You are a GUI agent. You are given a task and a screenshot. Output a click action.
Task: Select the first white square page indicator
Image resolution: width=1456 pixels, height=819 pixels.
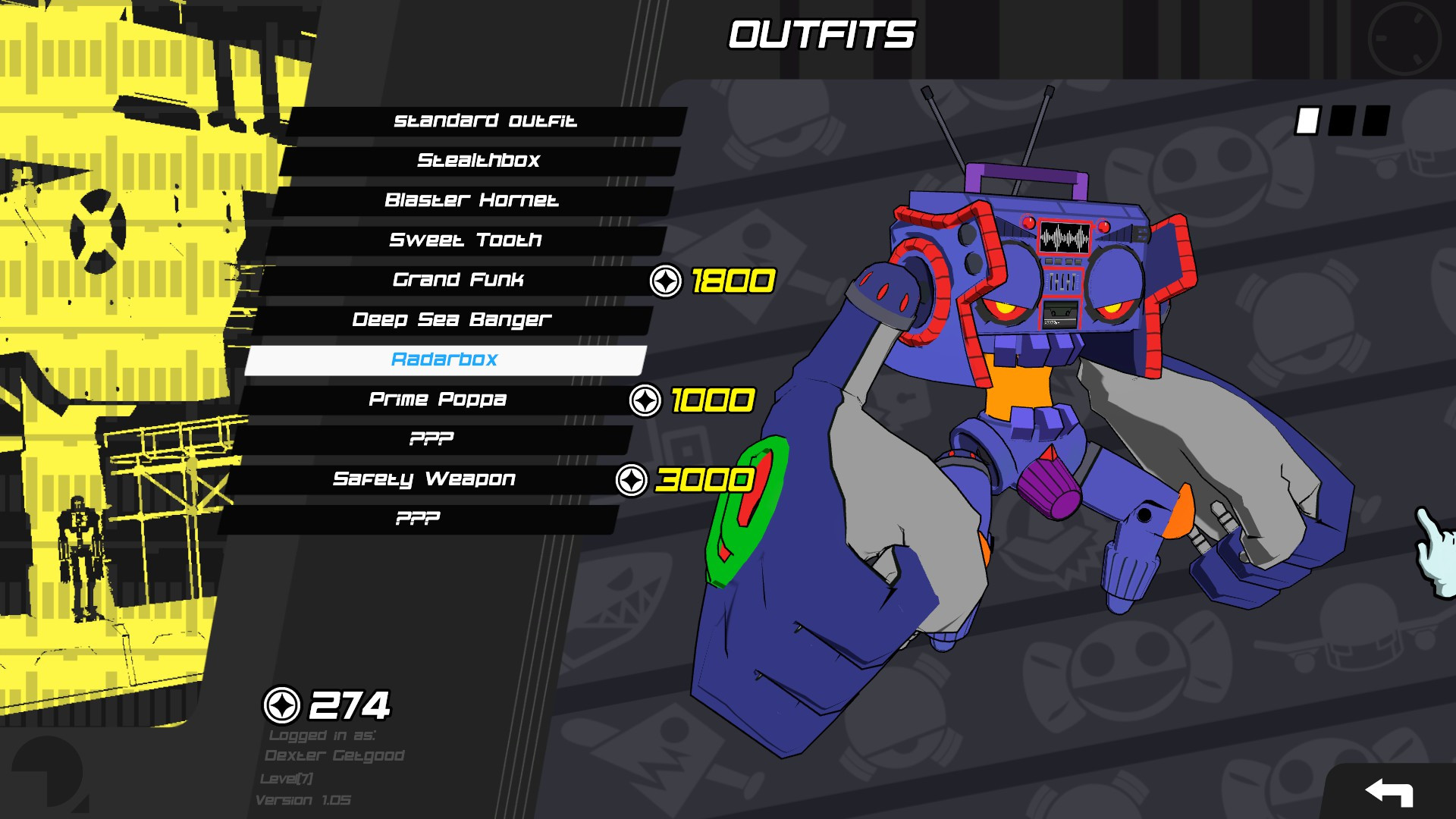[1308, 121]
